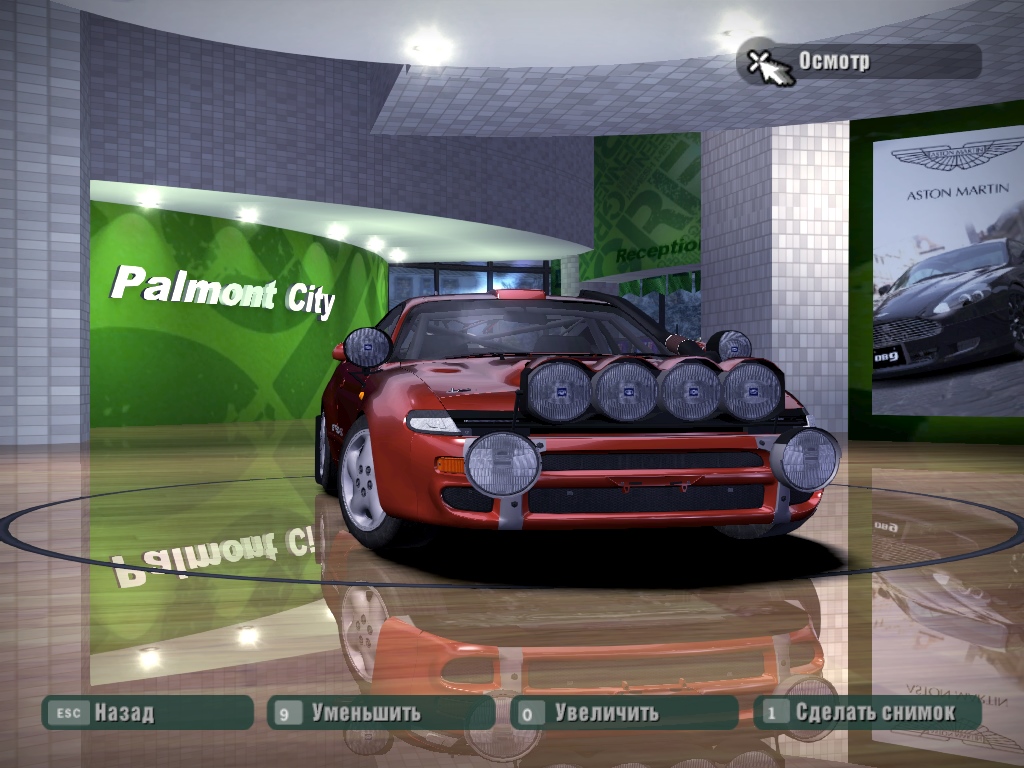Go back with the Назад button
The height and width of the screenshot is (768, 1024).
[146, 713]
